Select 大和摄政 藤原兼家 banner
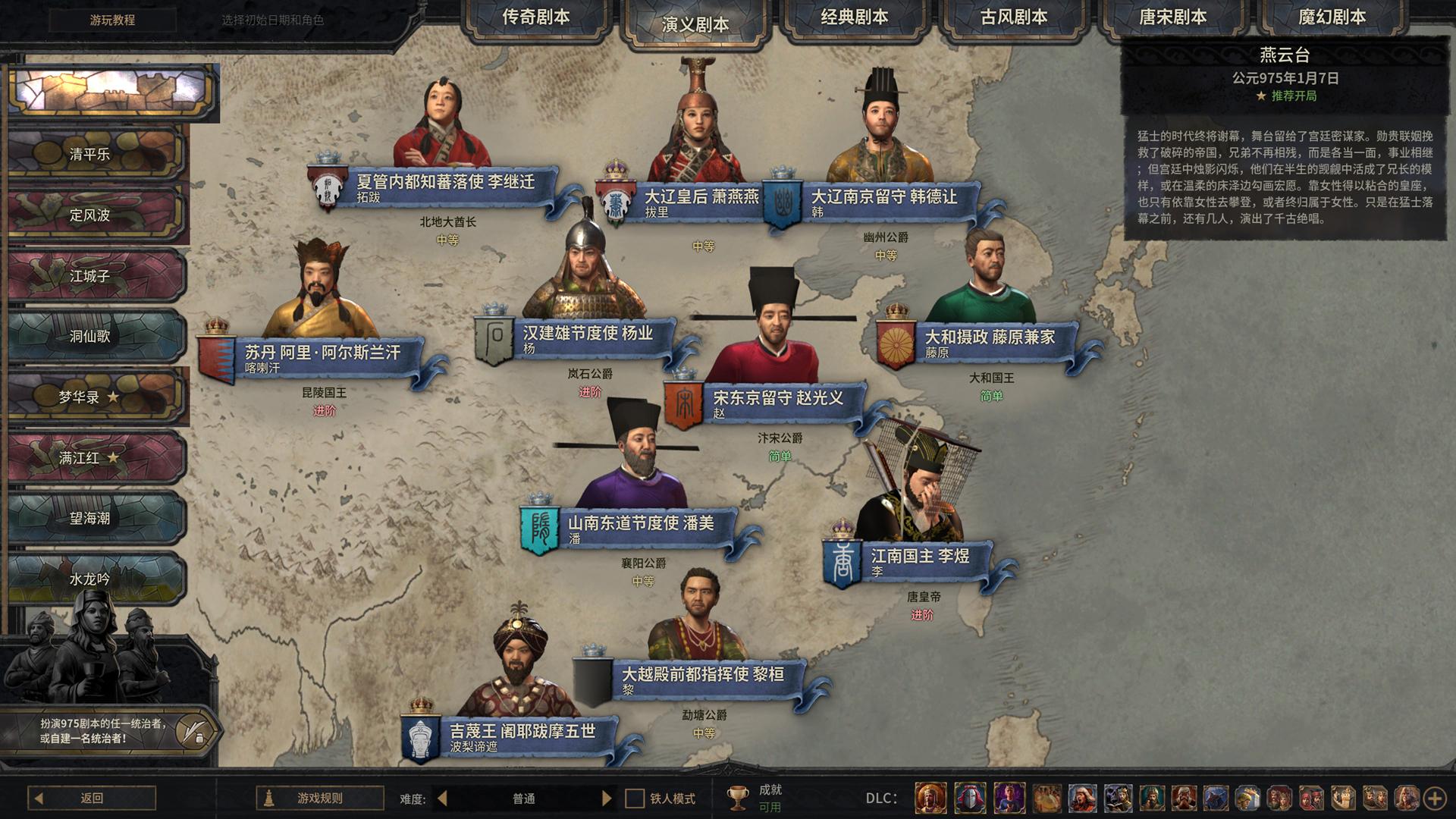 (989, 338)
